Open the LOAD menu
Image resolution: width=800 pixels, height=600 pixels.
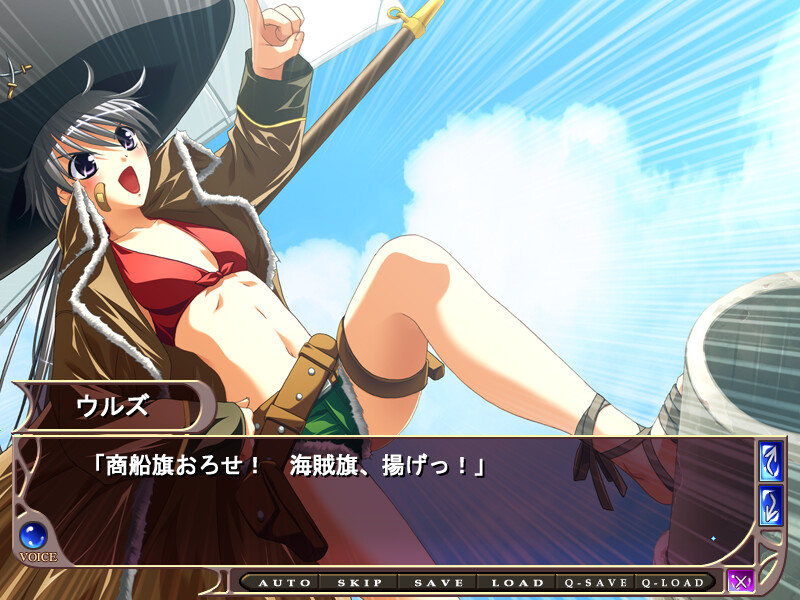[x=518, y=582]
